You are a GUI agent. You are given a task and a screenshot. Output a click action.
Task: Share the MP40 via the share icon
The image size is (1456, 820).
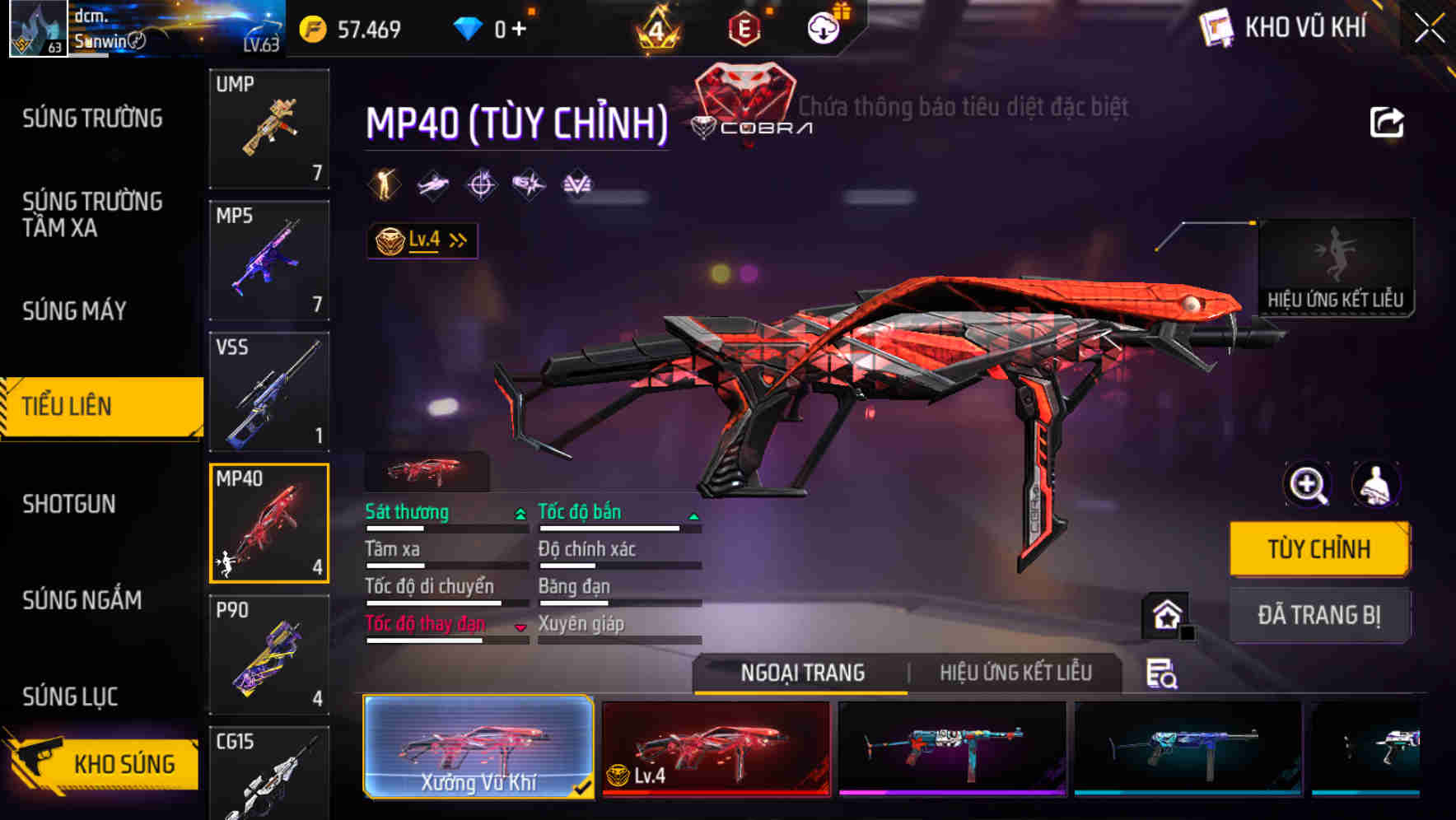coord(1388,122)
